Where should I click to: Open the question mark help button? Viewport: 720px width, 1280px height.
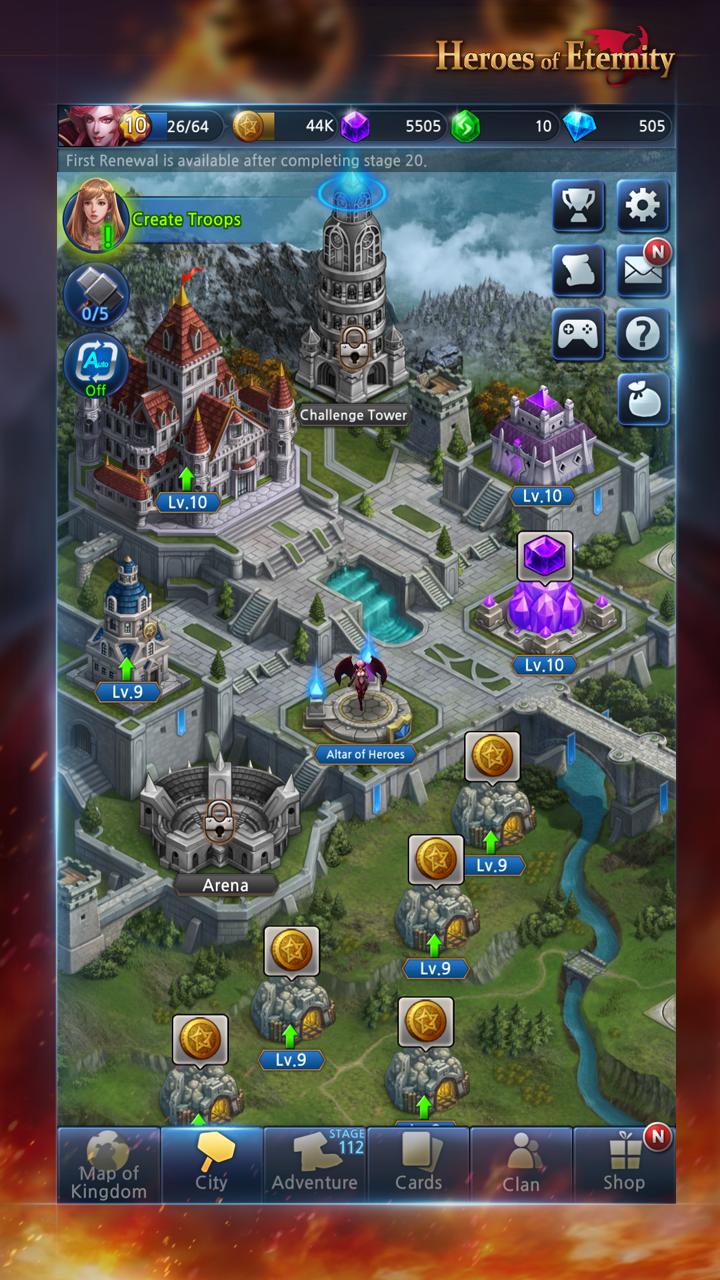click(x=642, y=334)
